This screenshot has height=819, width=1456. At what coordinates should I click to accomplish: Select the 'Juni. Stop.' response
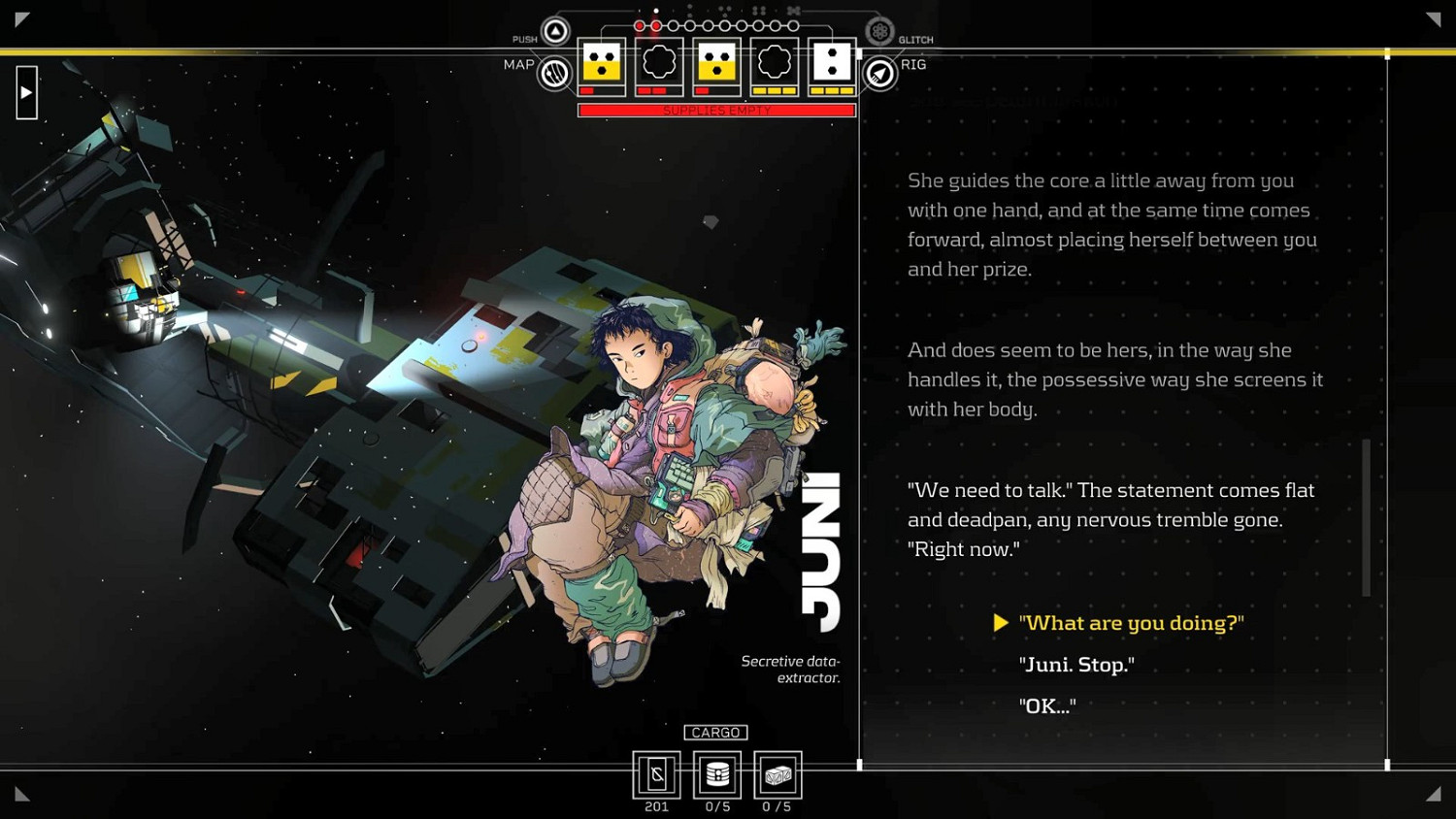[1077, 665]
